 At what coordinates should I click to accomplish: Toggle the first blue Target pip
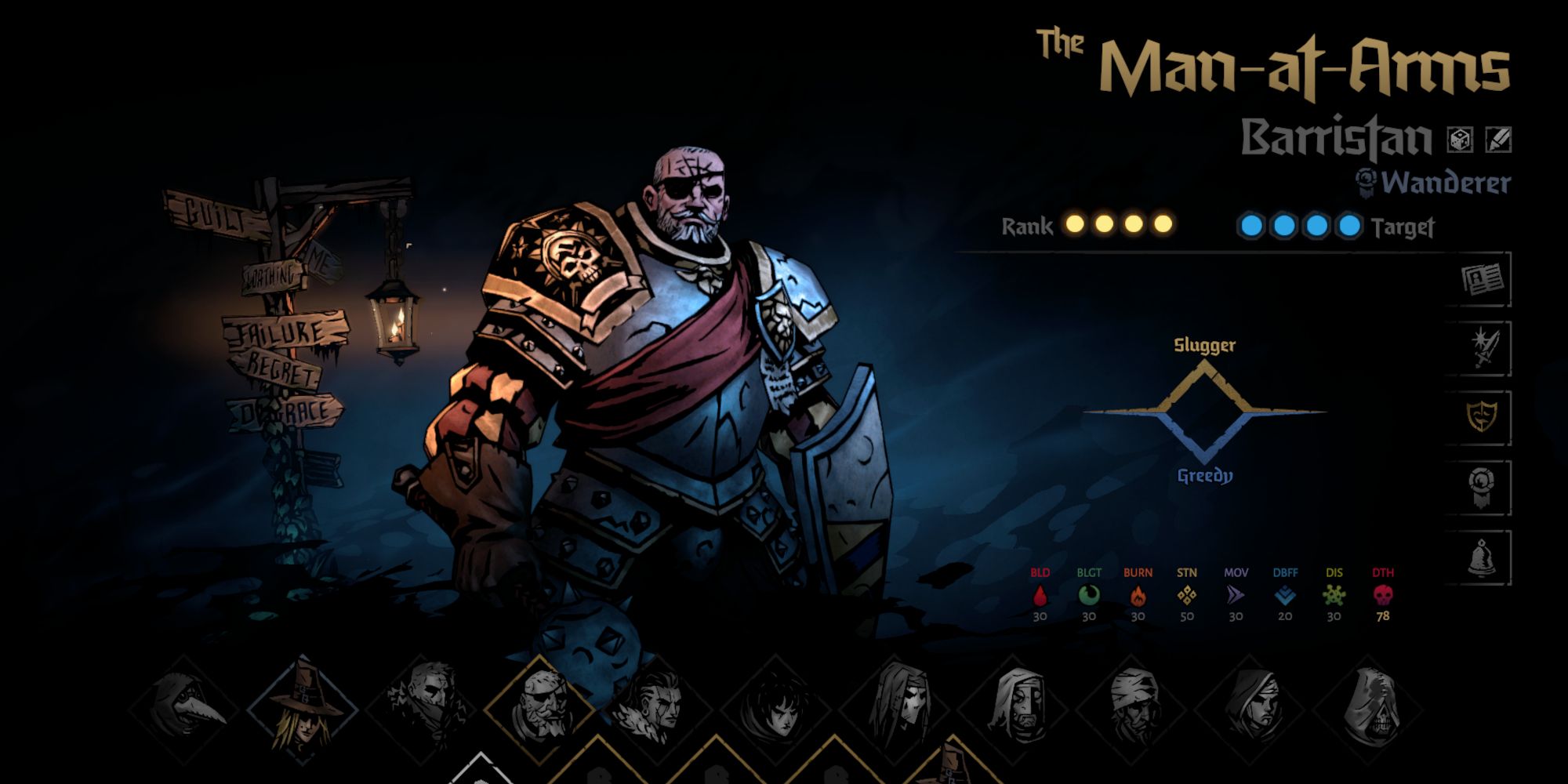1252,223
